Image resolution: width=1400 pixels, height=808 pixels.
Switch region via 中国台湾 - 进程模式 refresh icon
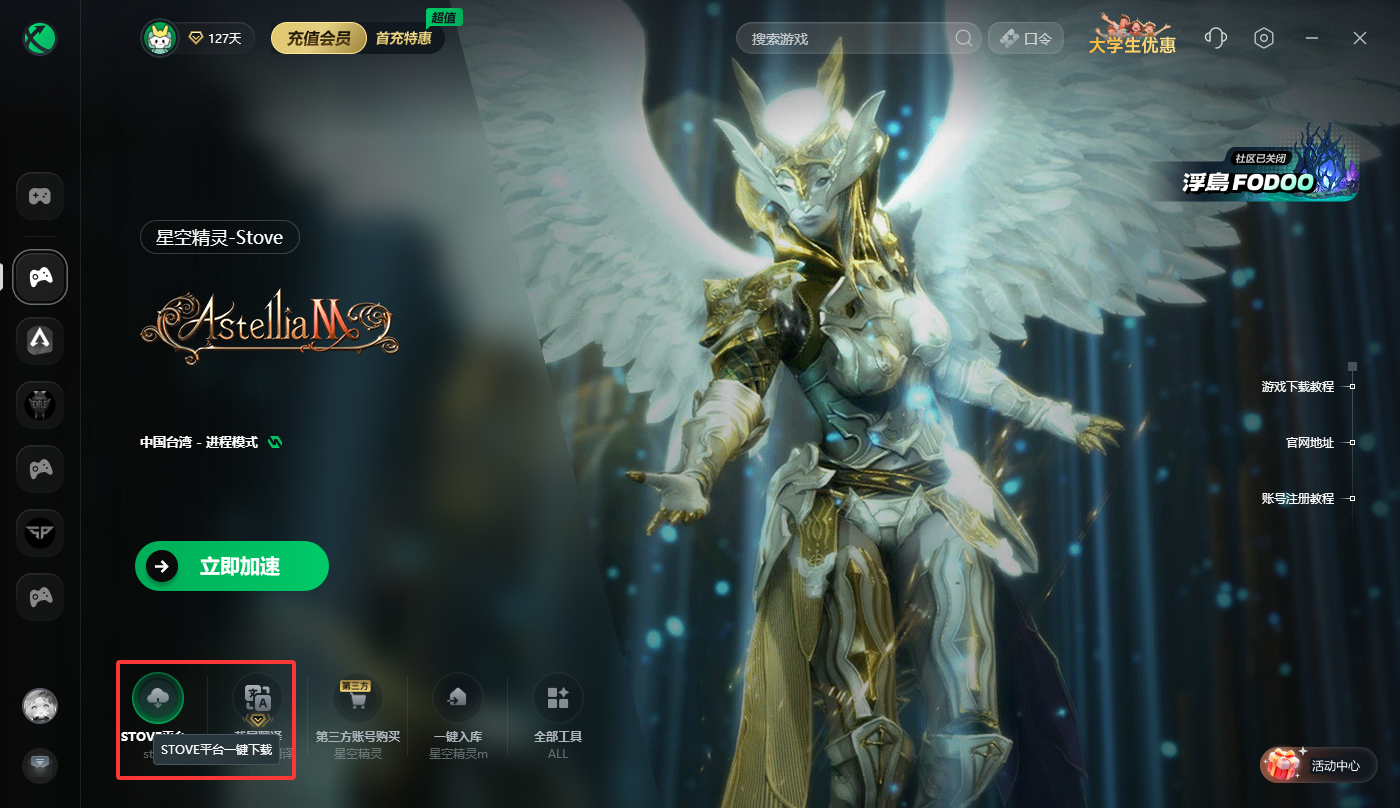(x=275, y=442)
